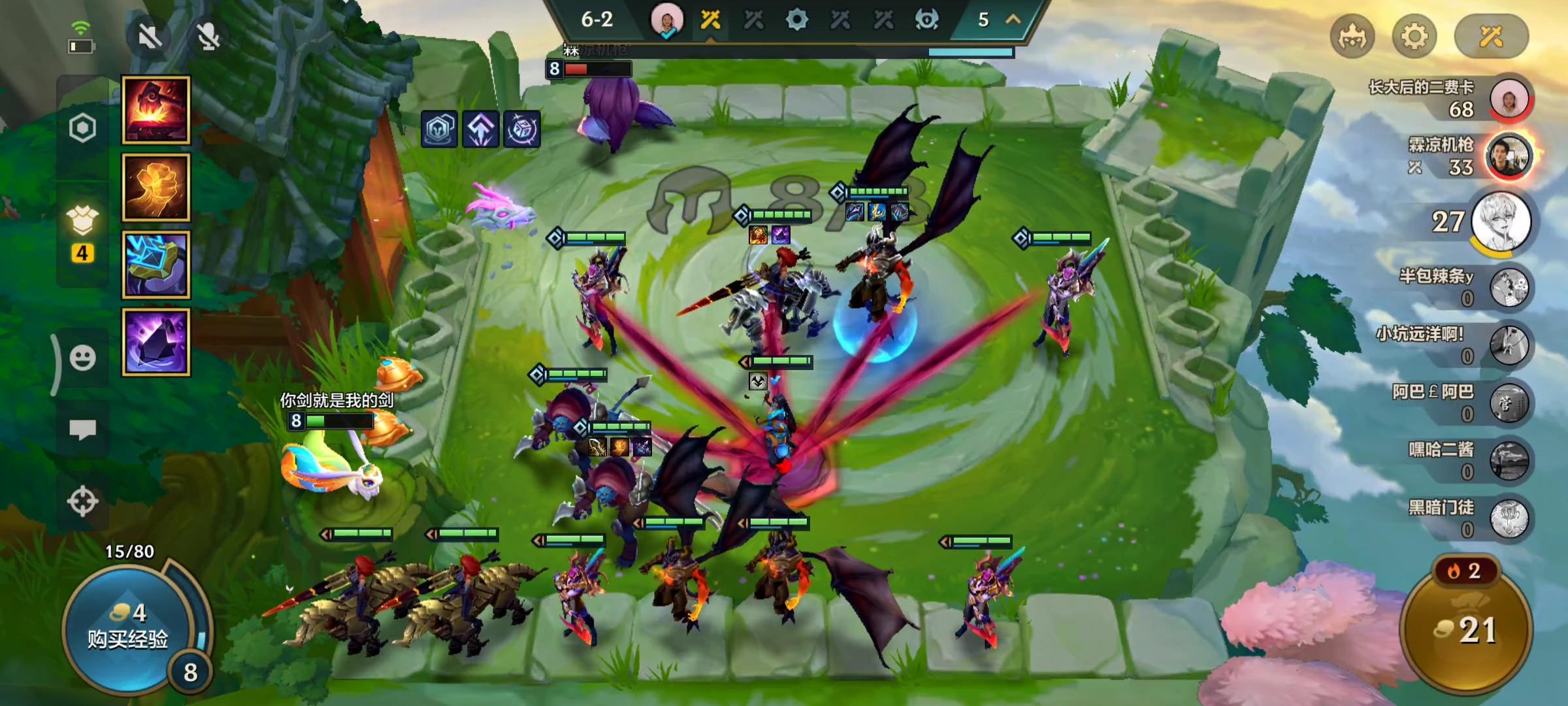Expand the stage round tracker arrow
This screenshot has width=1568, height=706.
[x=1013, y=20]
